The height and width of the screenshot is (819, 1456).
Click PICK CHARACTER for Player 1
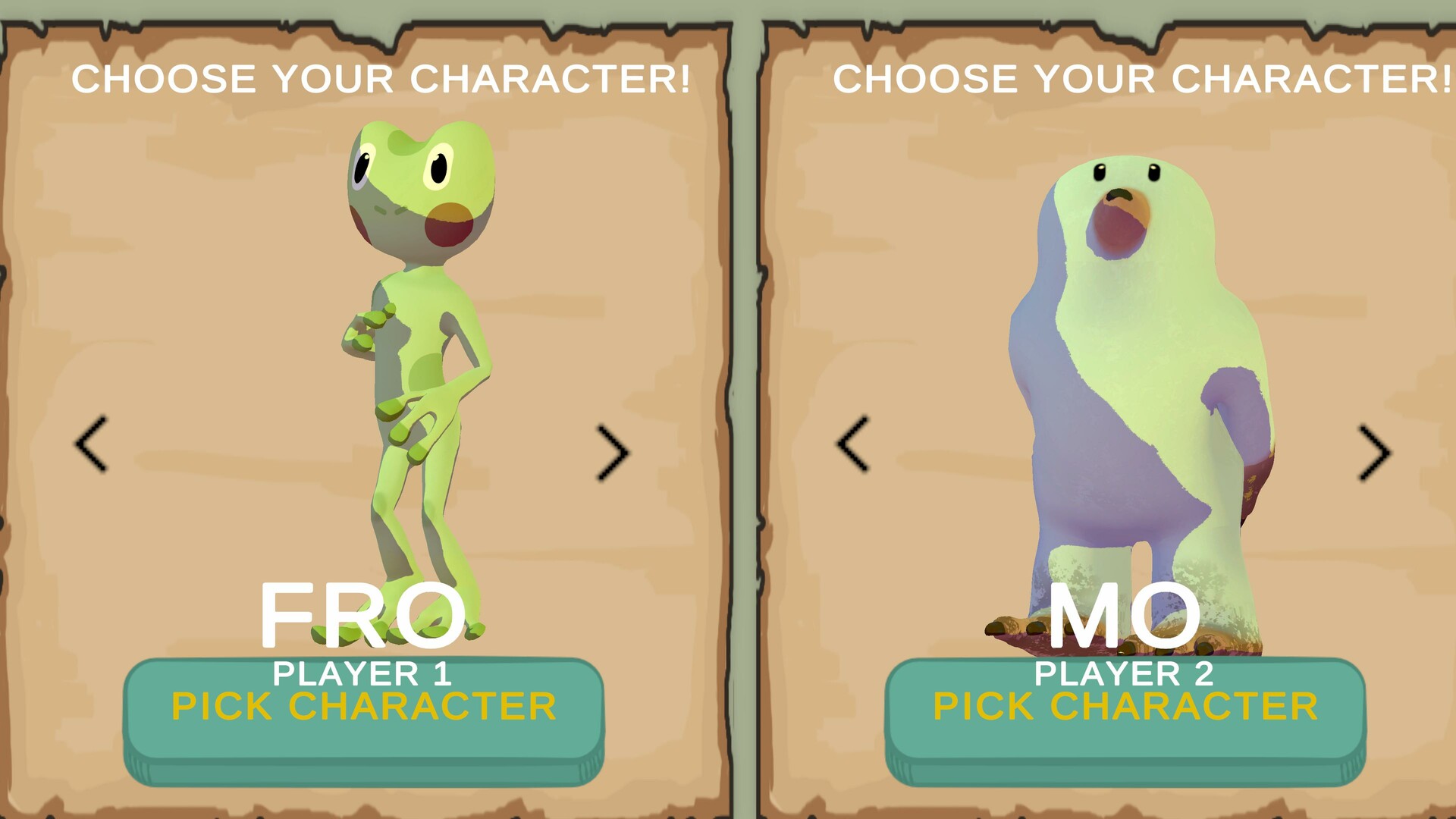(364, 705)
